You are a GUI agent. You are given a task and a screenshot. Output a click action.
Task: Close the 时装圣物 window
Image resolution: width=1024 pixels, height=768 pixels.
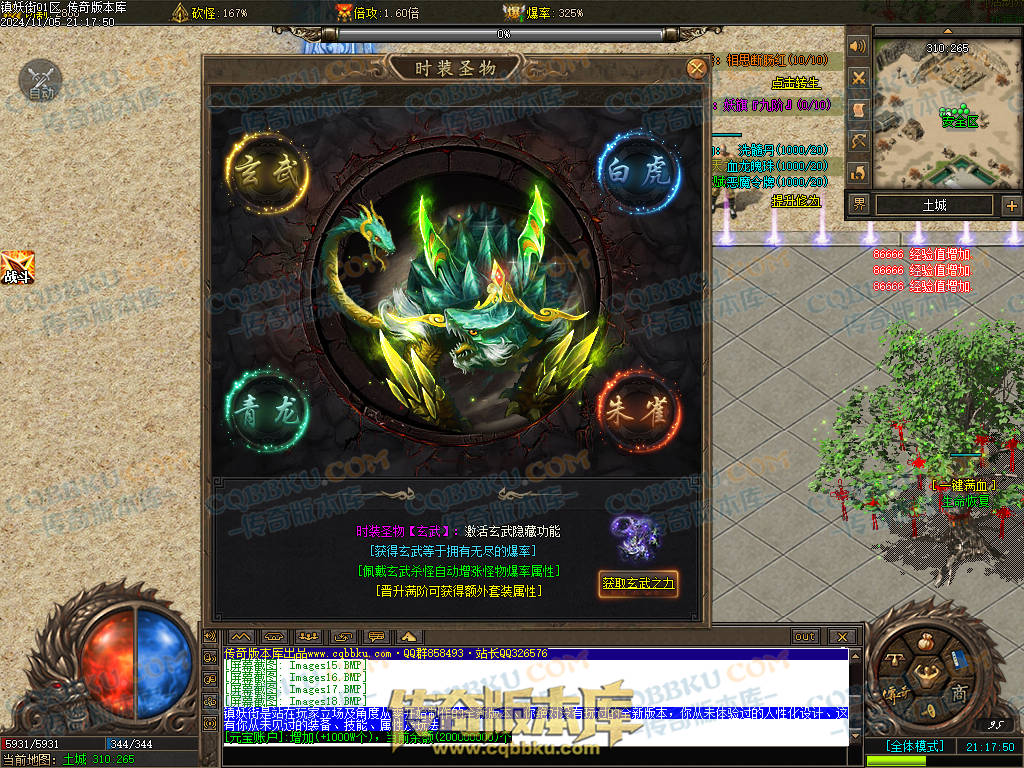pyautogui.click(x=696, y=68)
